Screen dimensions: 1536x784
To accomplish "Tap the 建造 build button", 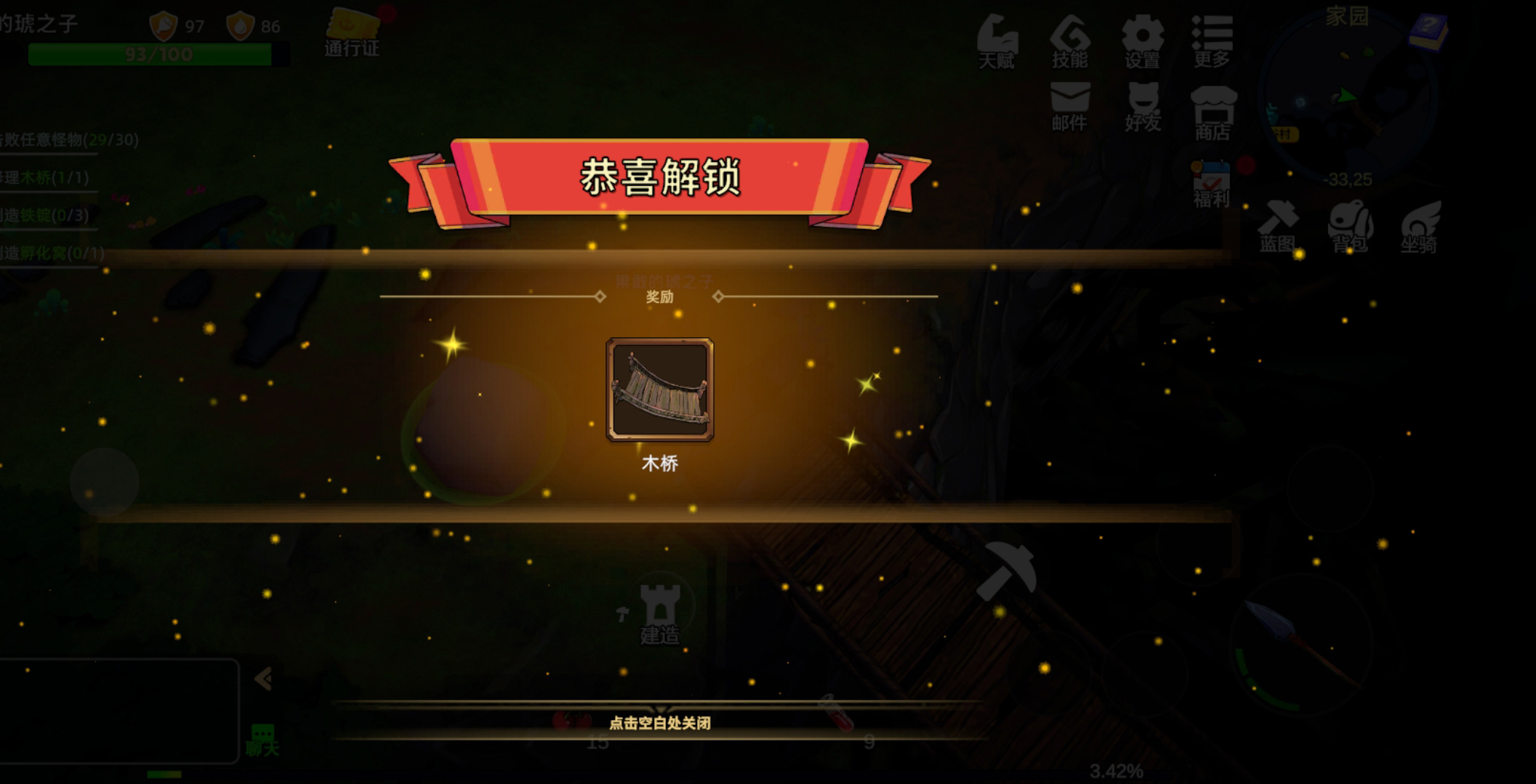I will tap(659, 614).
